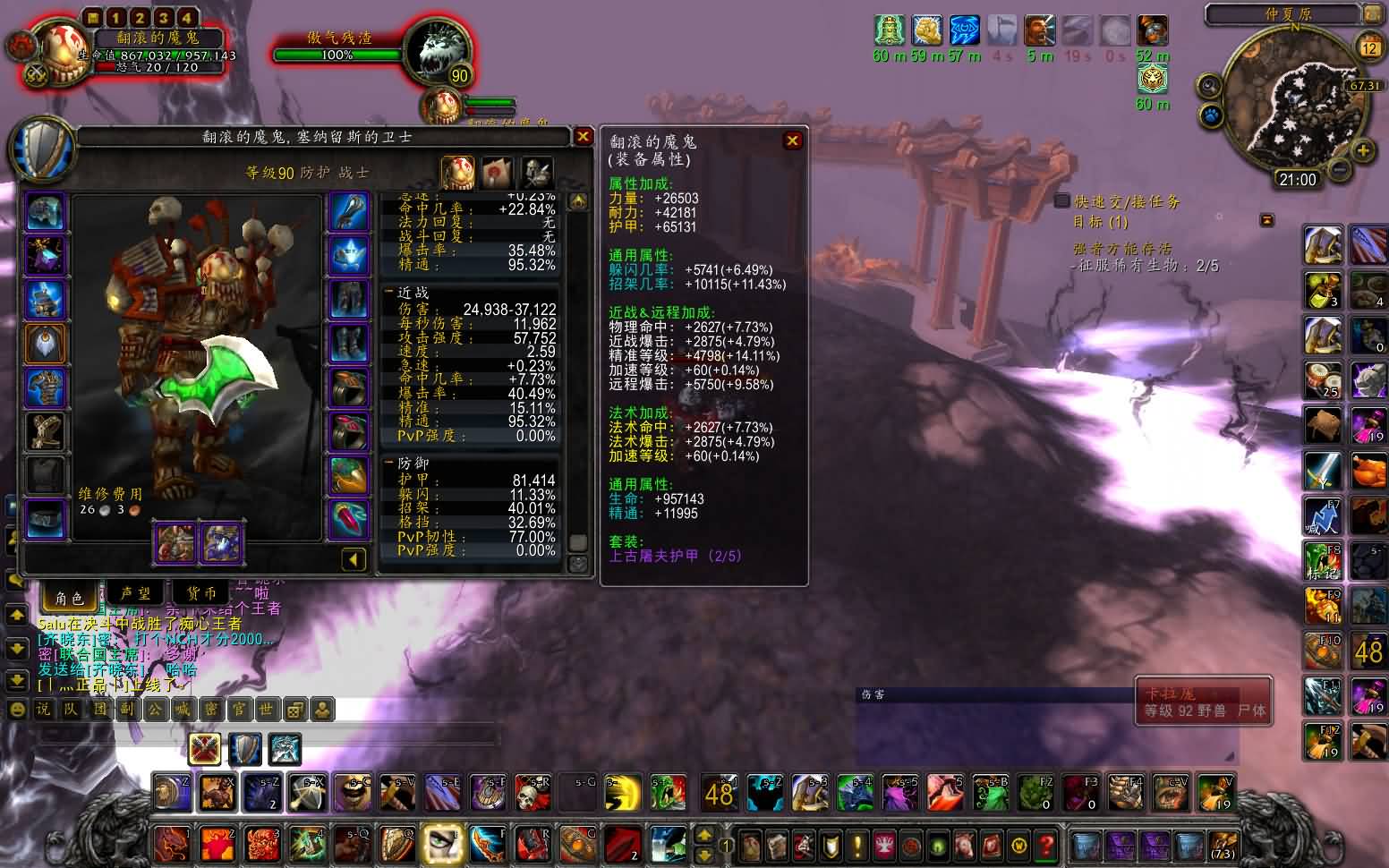Zoom in on the minimap
This screenshot has height=868, width=1389.
[x=1362, y=150]
